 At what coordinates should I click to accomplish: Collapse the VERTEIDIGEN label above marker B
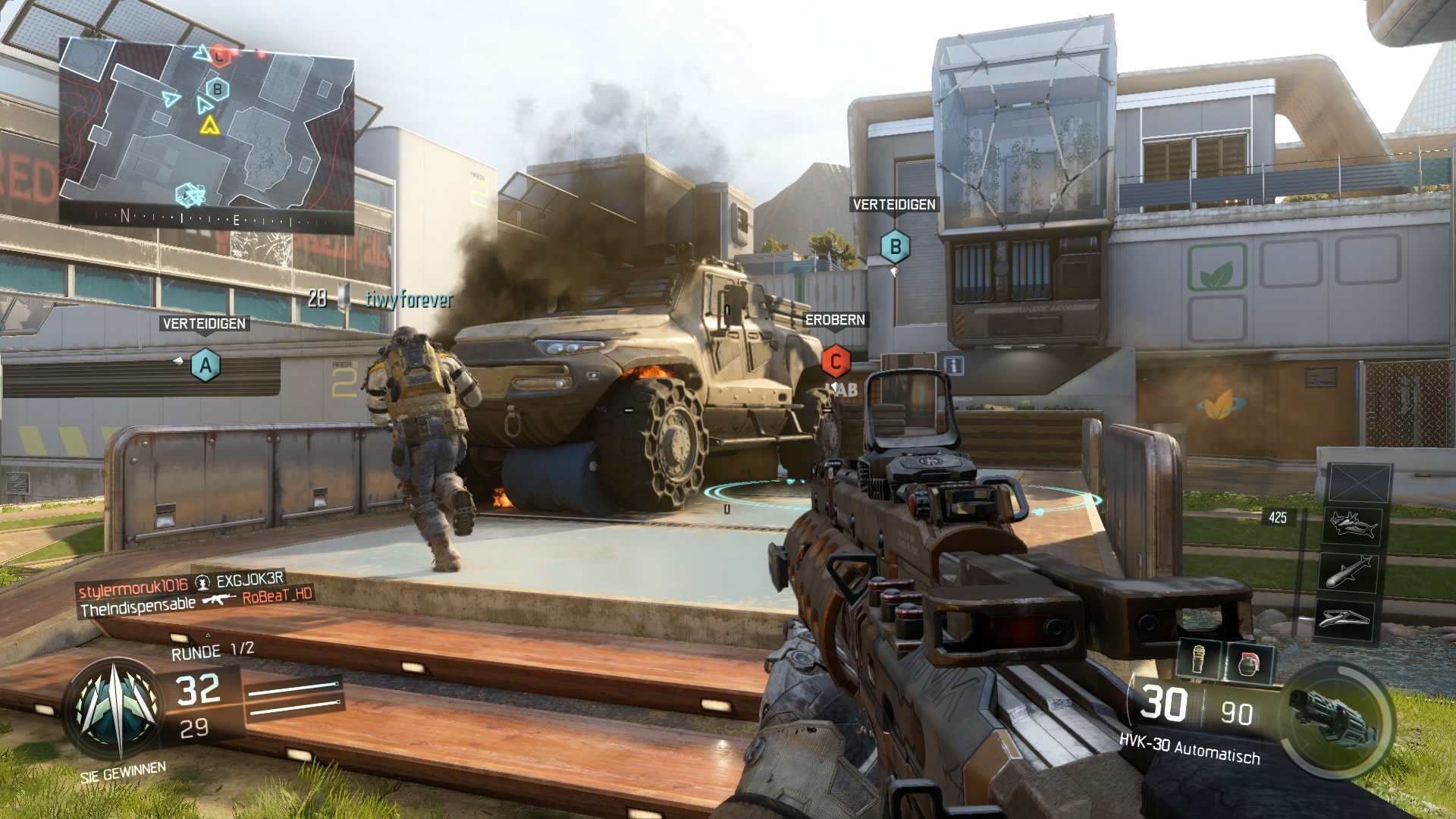click(895, 203)
